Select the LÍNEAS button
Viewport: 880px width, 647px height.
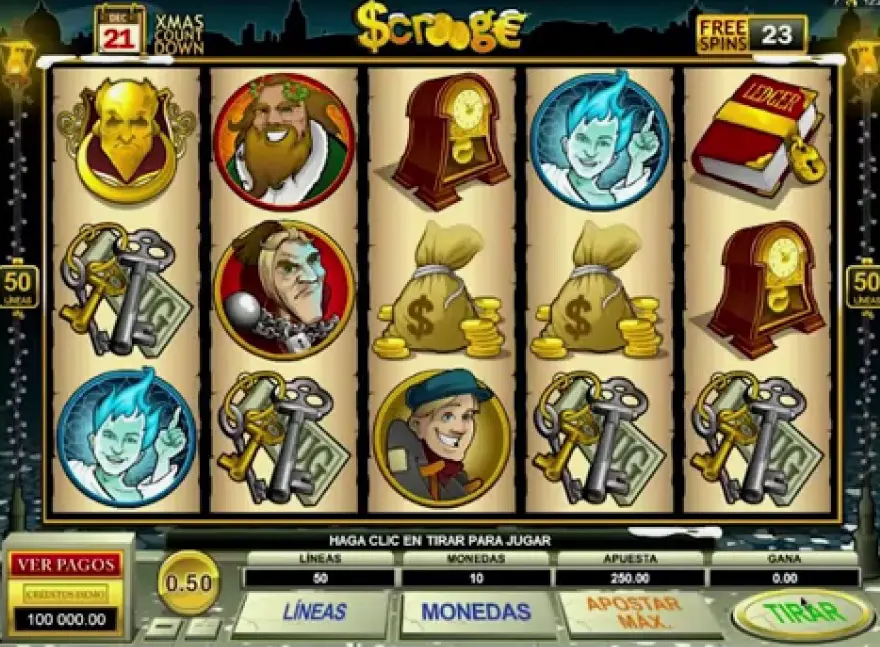click(312, 612)
